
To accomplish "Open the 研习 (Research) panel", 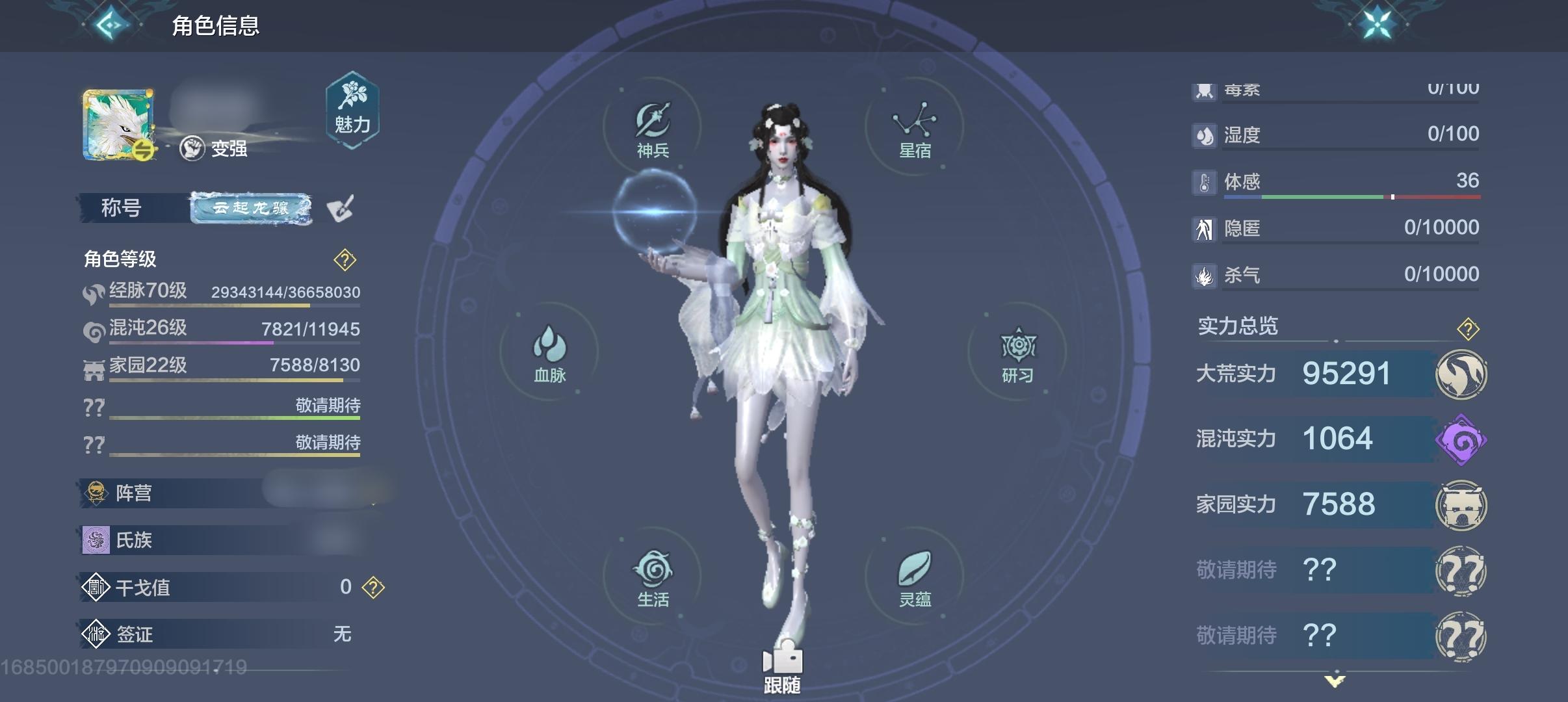I will click(x=1017, y=354).
